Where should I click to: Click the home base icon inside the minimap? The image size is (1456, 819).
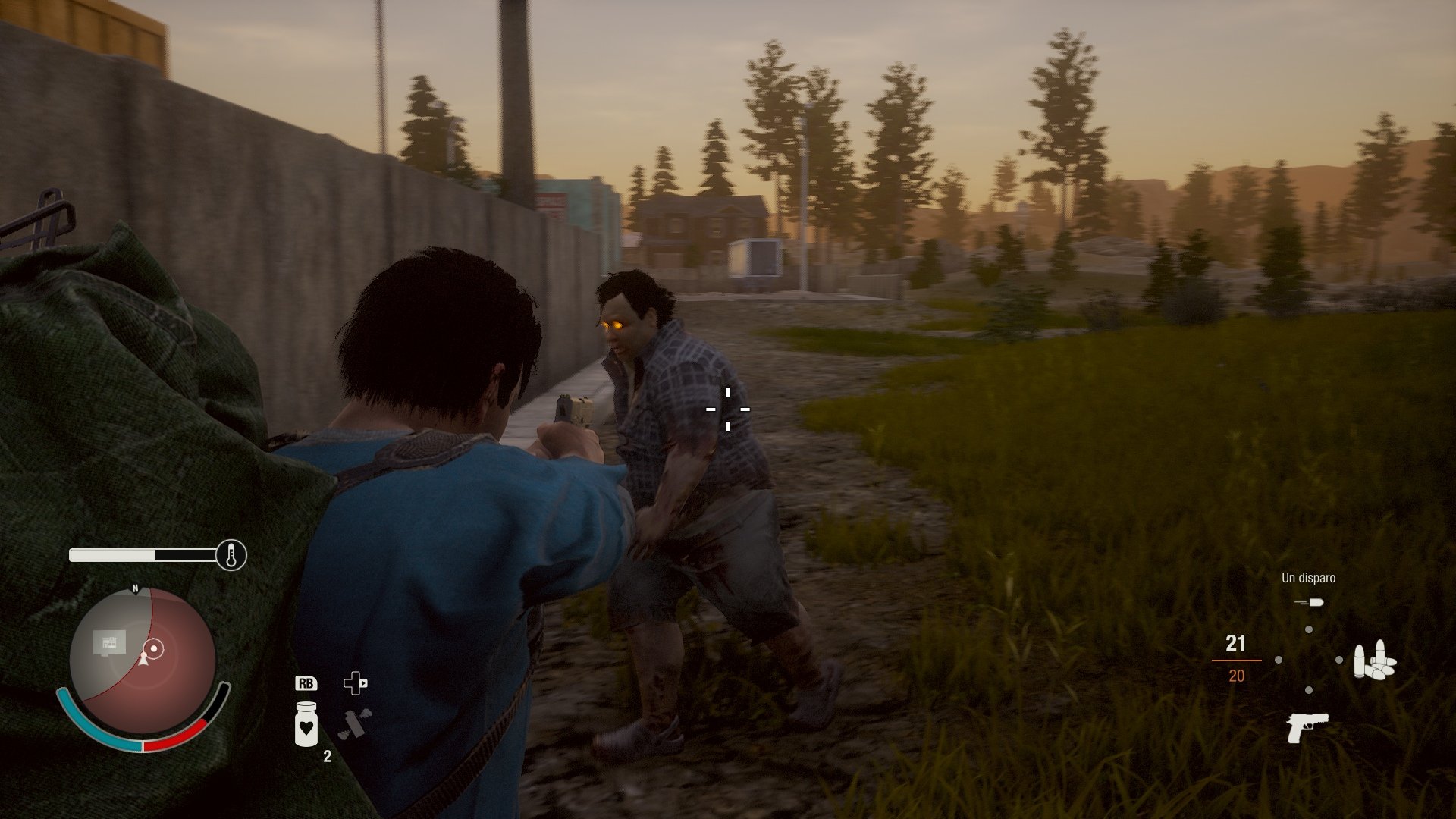coord(108,643)
